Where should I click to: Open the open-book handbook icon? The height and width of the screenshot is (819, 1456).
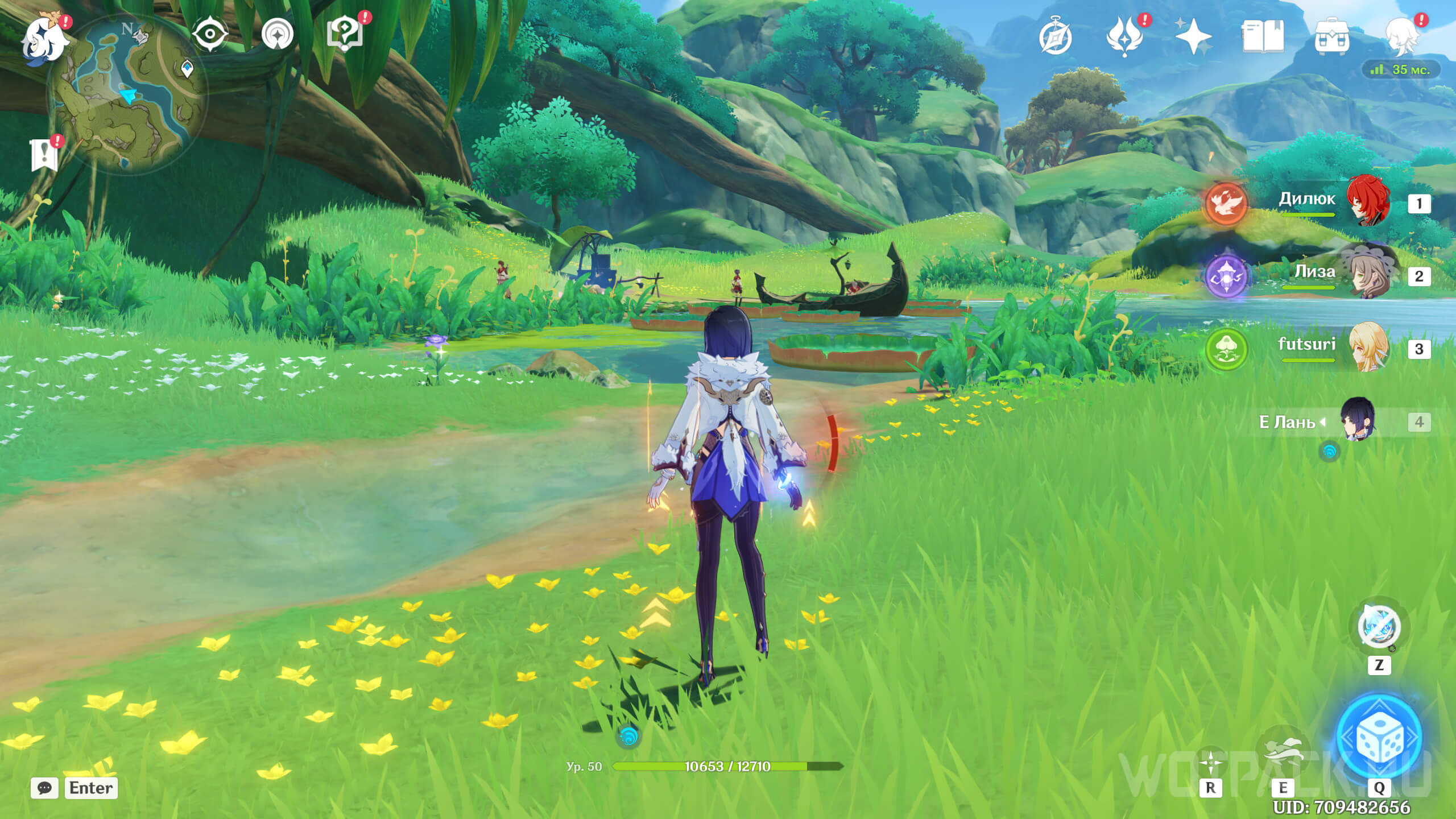click(x=1263, y=38)
